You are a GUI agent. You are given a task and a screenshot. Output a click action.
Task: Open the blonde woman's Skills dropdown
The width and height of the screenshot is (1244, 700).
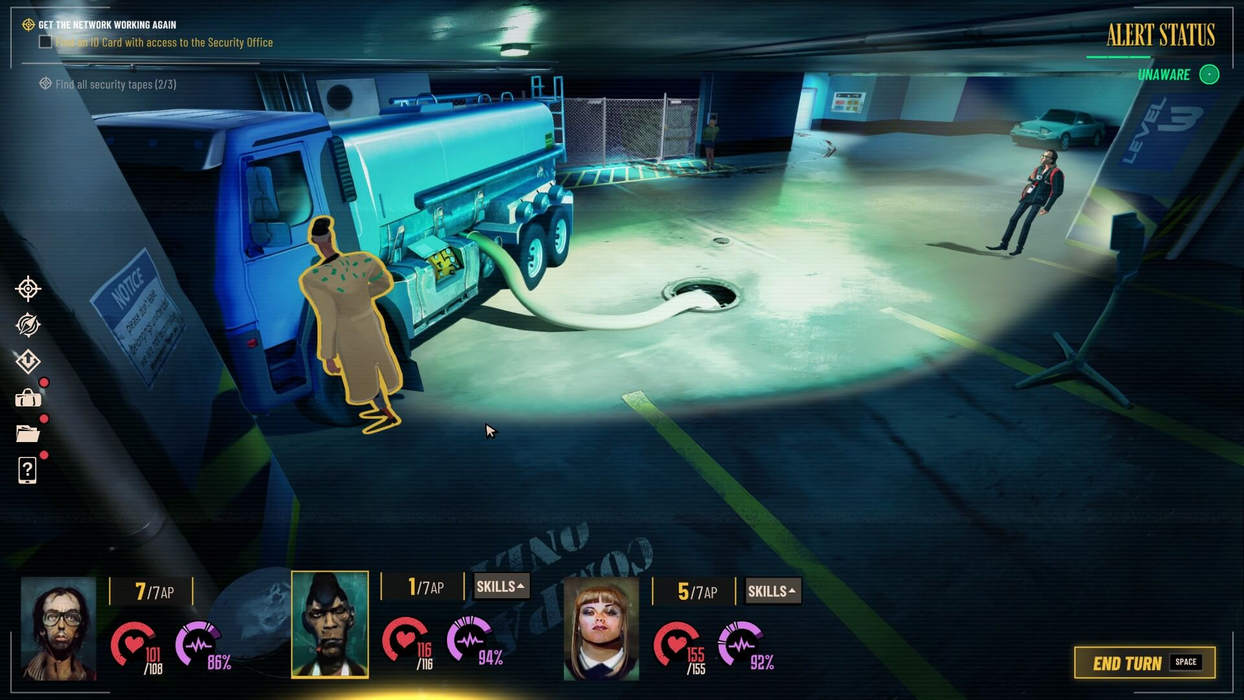(x=772, y=591)
